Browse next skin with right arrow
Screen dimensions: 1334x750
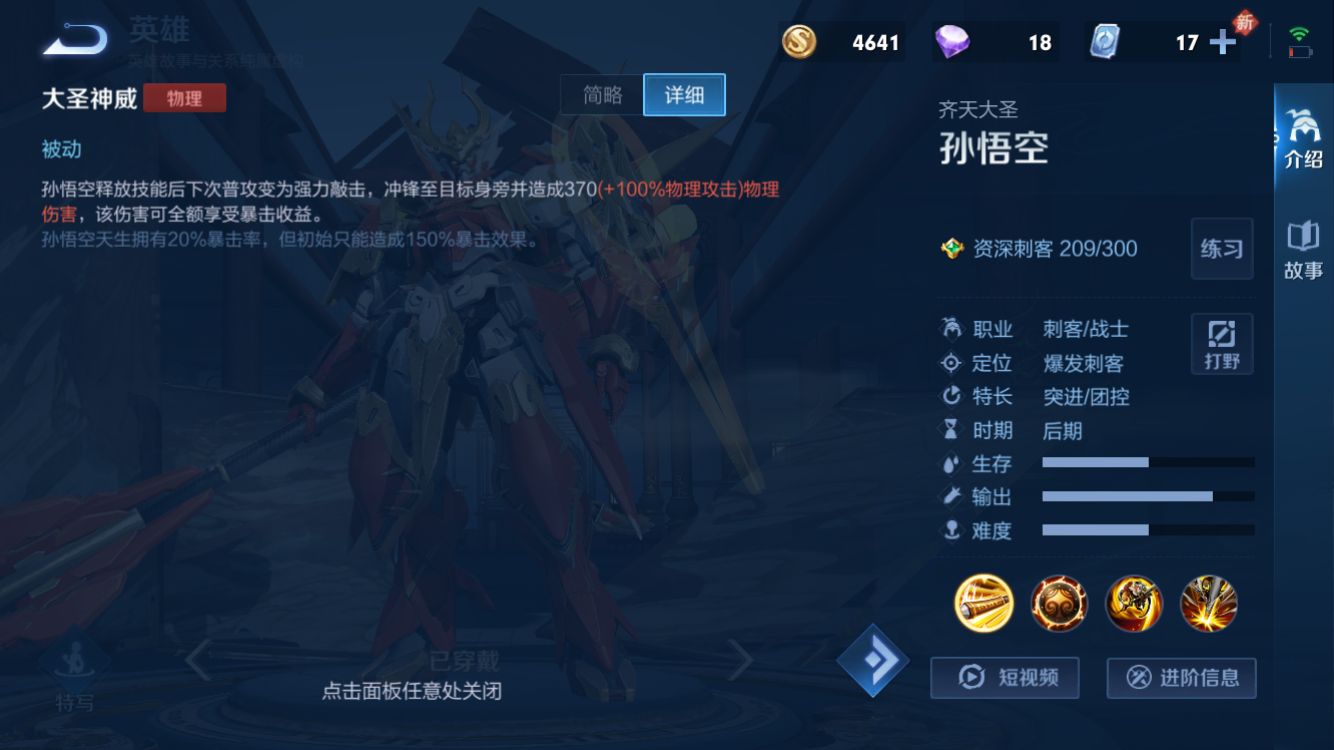pyautogui.click(x=741, y=660)
